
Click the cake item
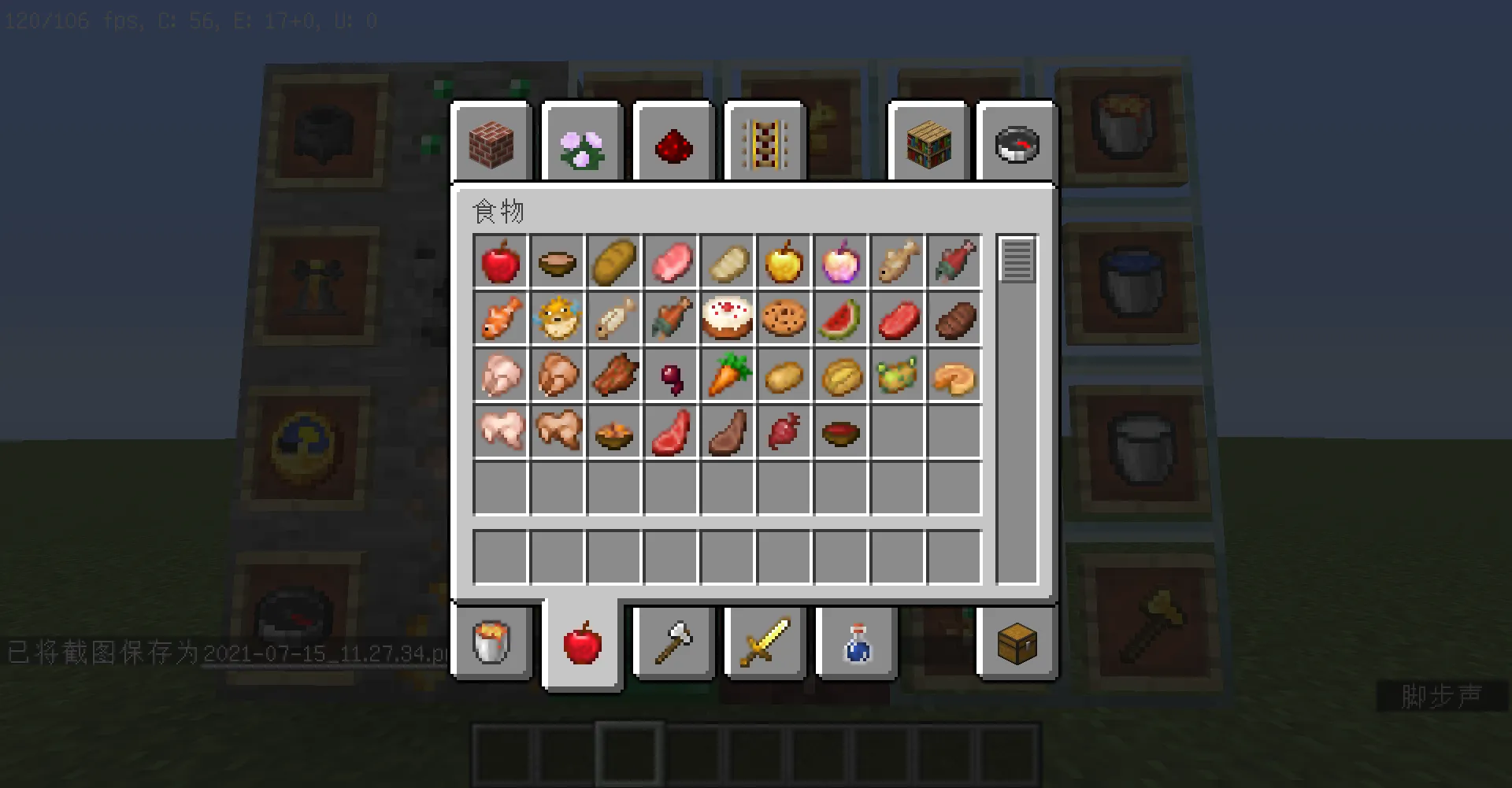[x=728, y=319]
